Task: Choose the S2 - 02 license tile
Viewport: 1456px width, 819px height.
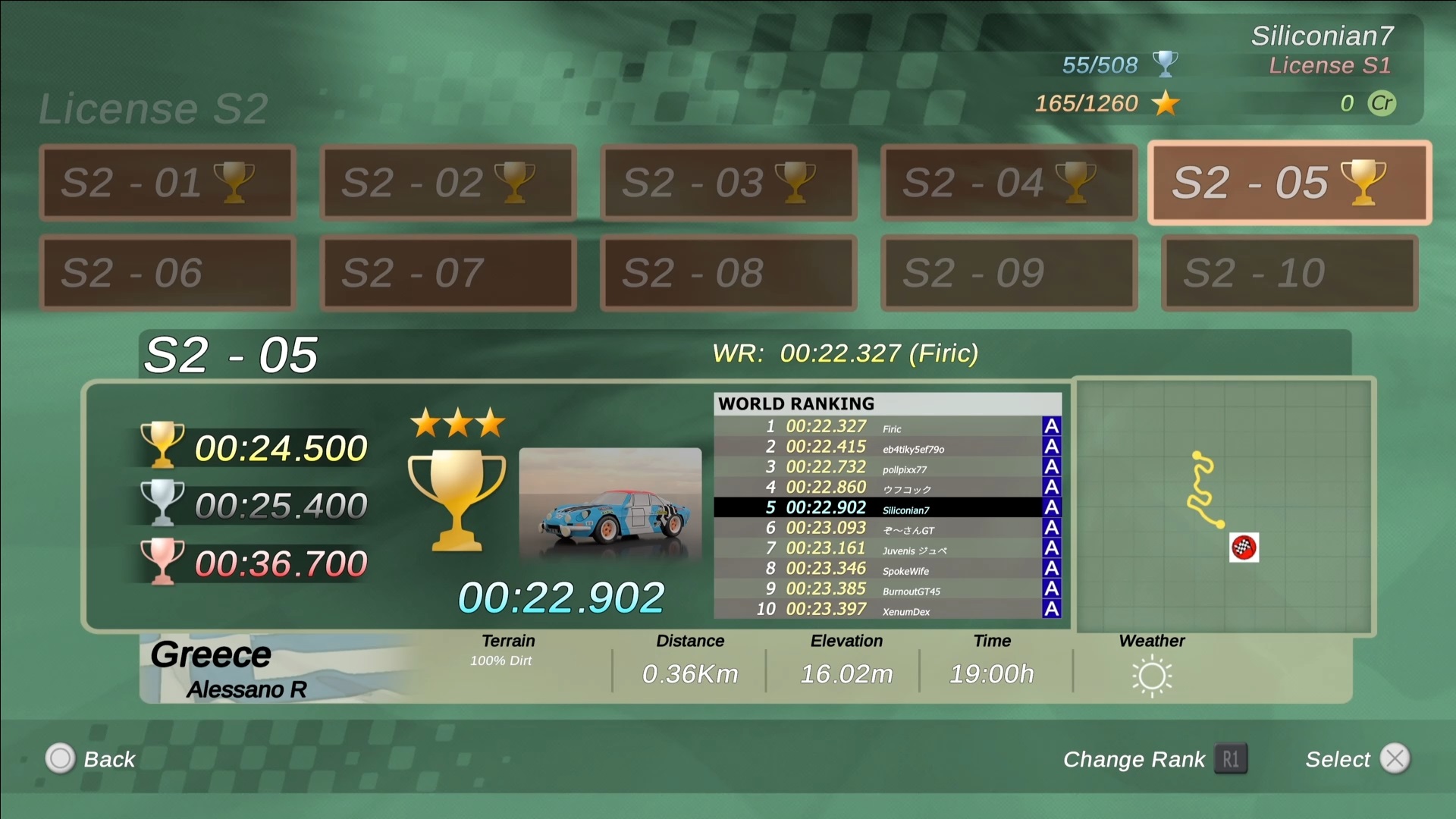Action: pos(447,183)
